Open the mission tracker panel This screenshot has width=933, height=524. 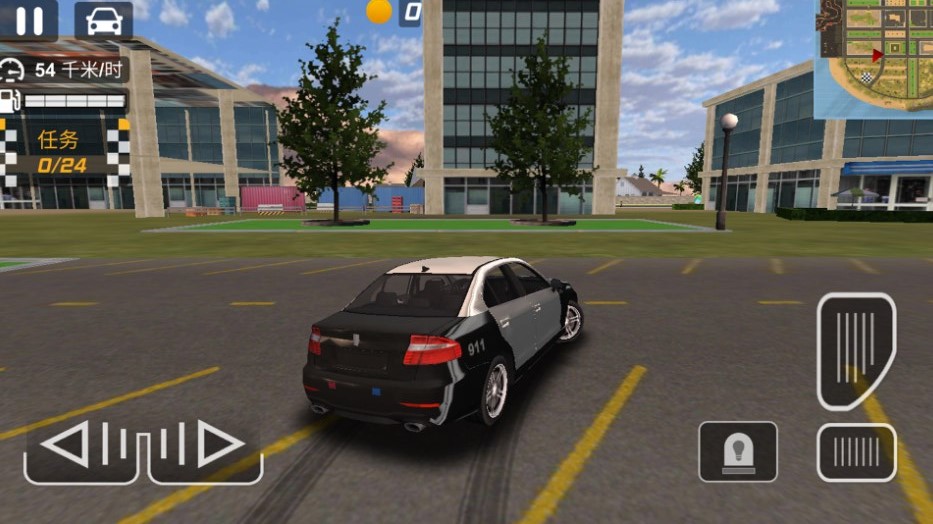(64, 150)
